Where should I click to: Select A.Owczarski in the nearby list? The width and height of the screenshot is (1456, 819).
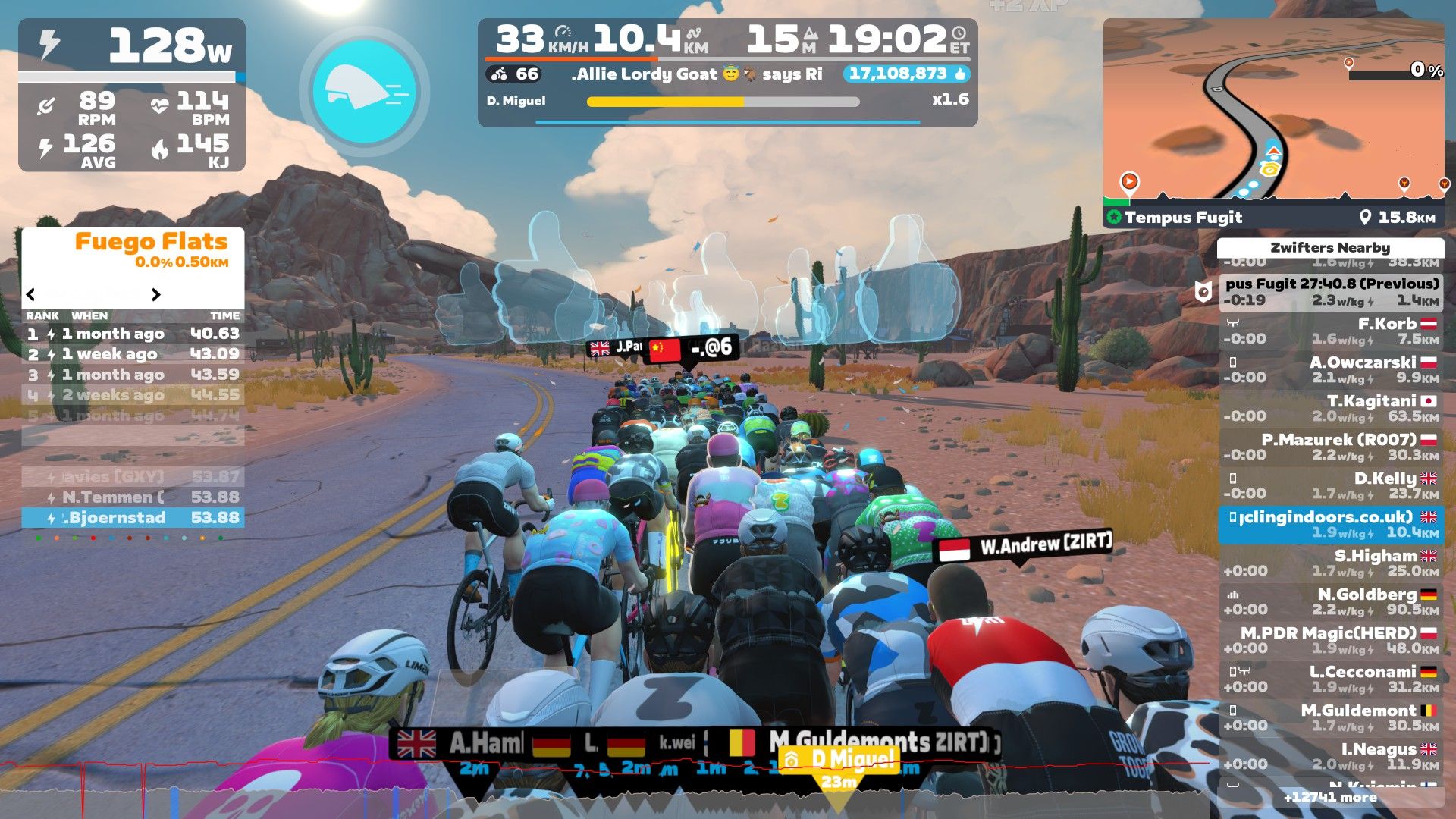[1331, 369]
